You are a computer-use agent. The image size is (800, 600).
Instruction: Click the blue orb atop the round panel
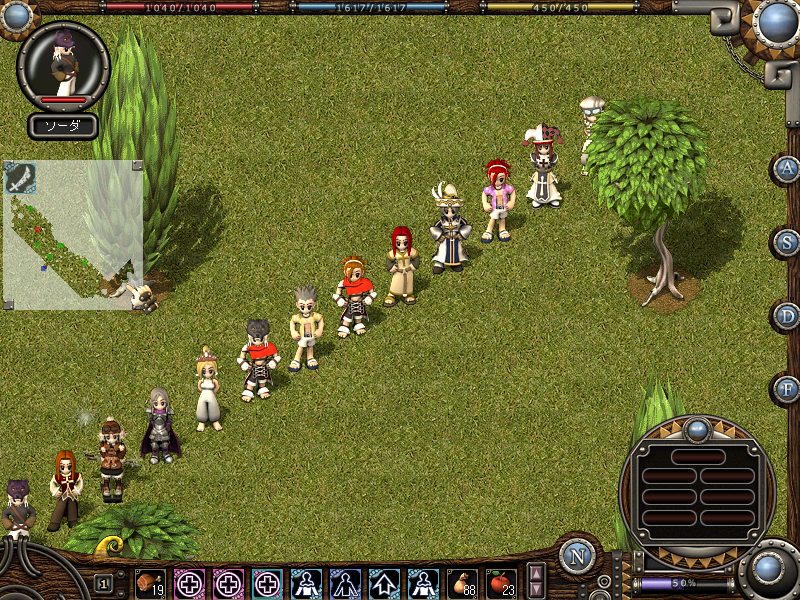[x=697, y=431]
